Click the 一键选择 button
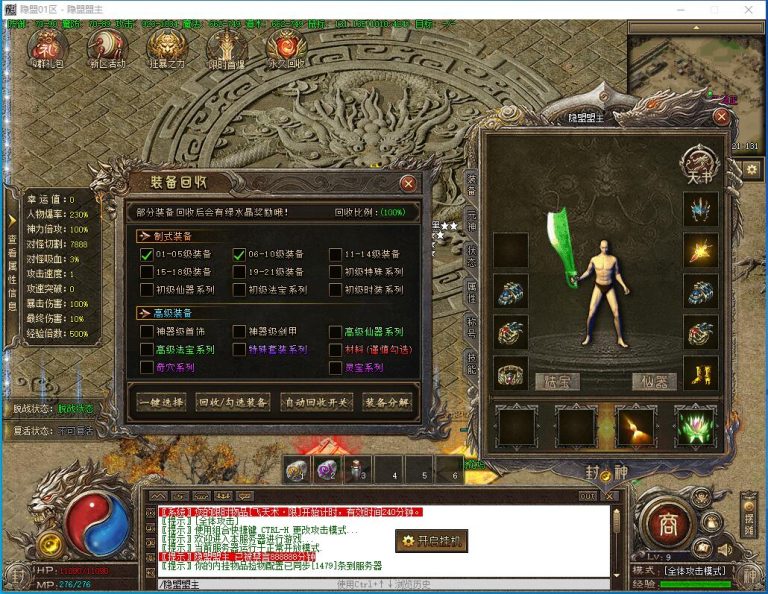Viewport: 768px width, 594px height. [x=161, y=402]
